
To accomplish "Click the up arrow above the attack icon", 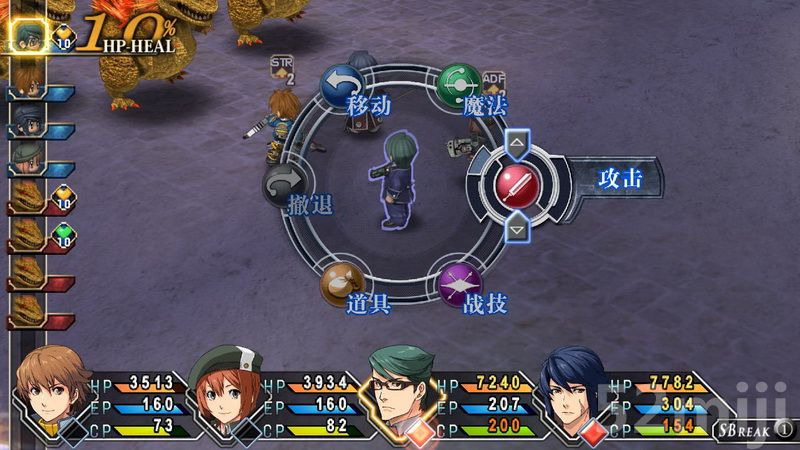I will (x=517, y=143).
